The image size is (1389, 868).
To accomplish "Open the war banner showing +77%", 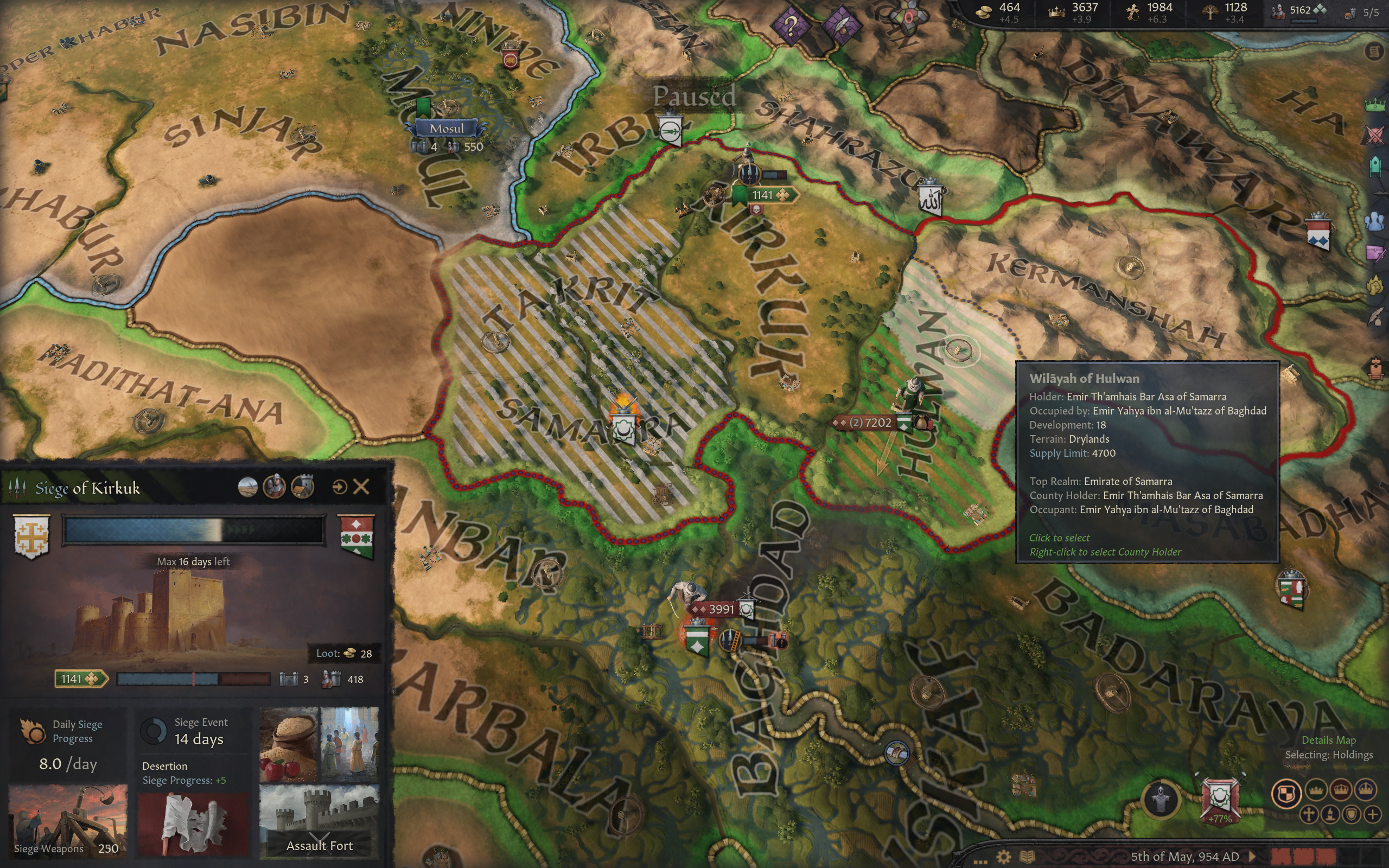I will [1219, 799].
